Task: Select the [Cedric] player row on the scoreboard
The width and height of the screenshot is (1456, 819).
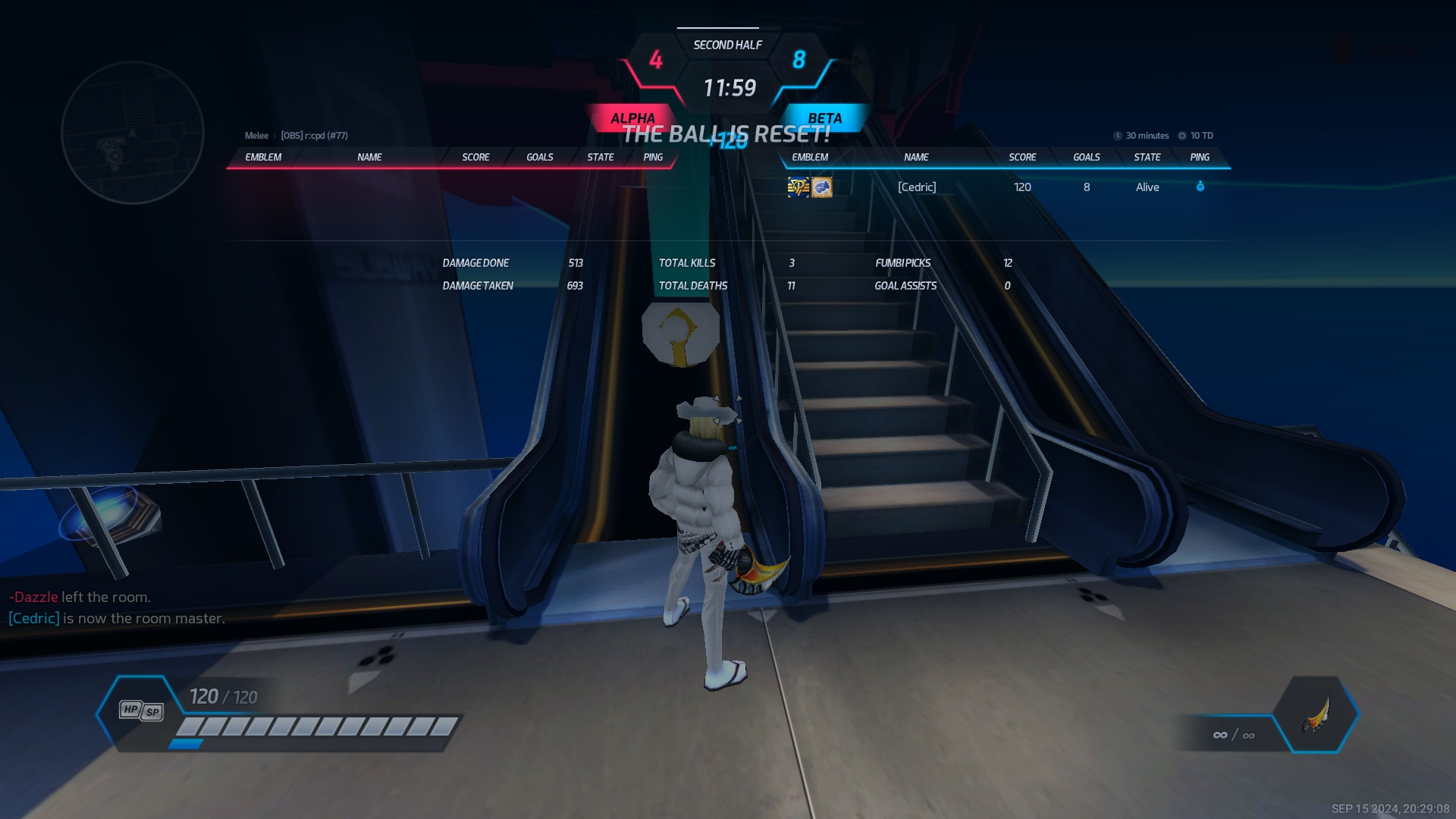Action: [918, 187]
